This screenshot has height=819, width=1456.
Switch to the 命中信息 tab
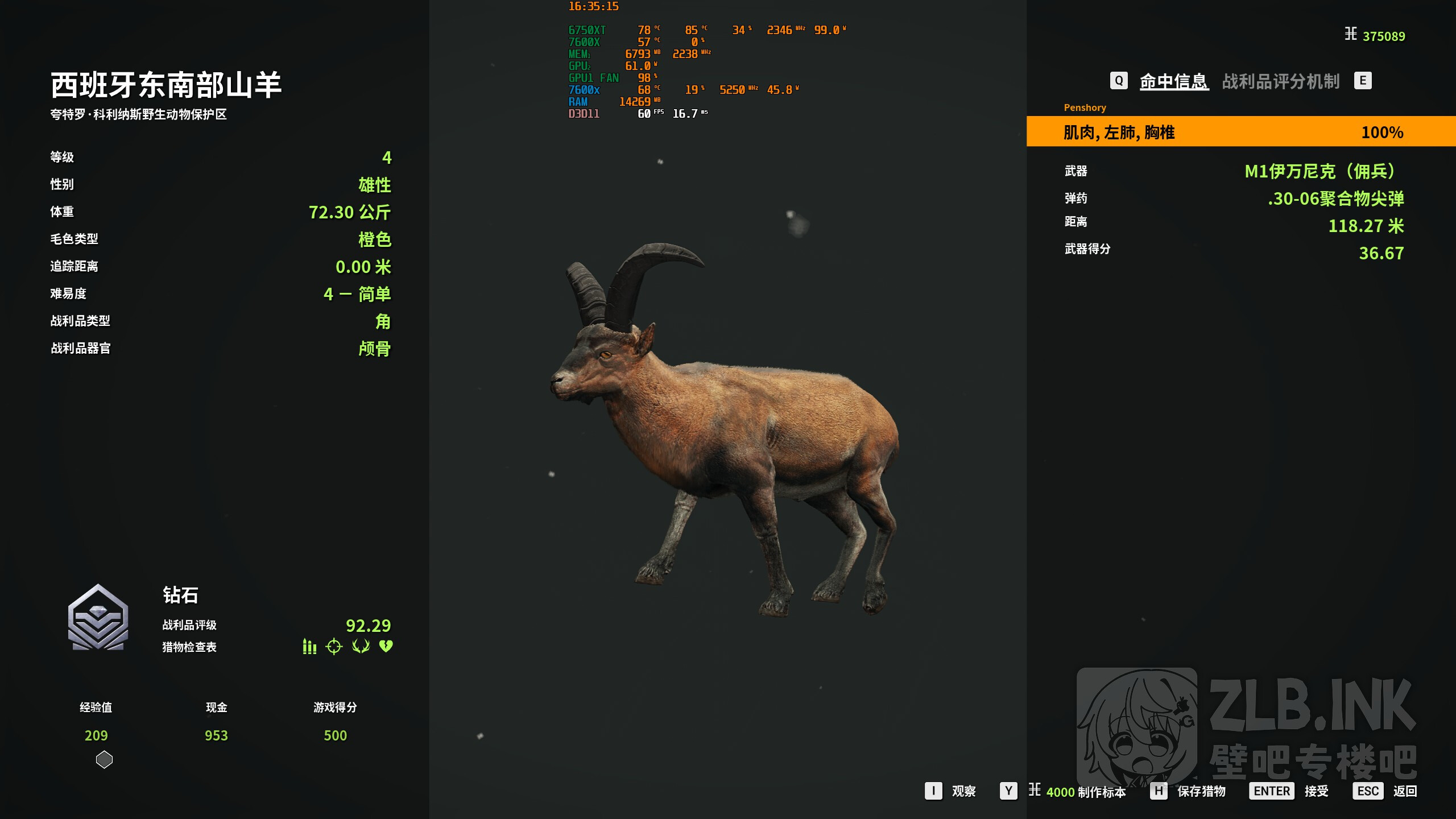(1173, 81)
